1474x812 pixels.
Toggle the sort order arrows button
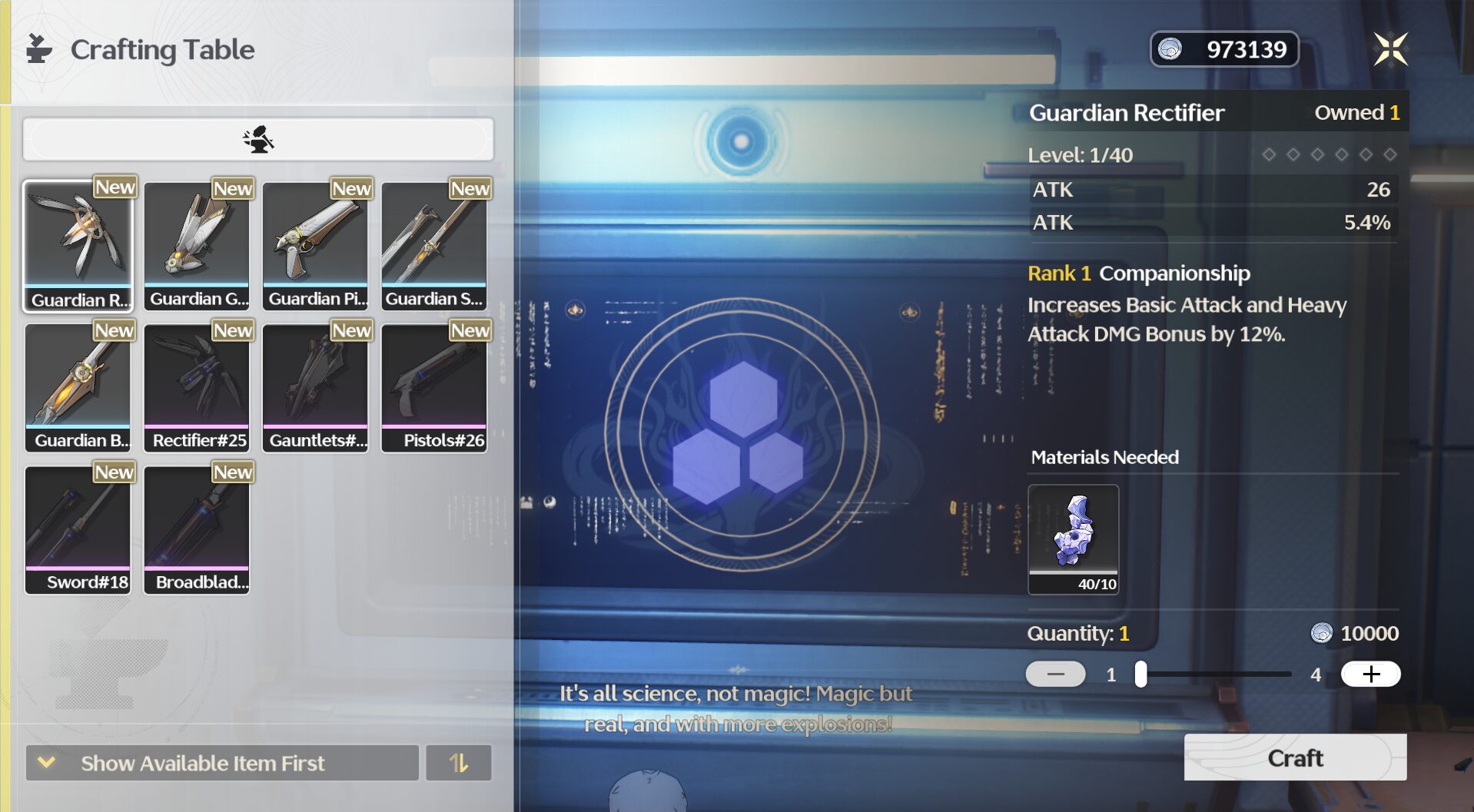click(459, 763)
